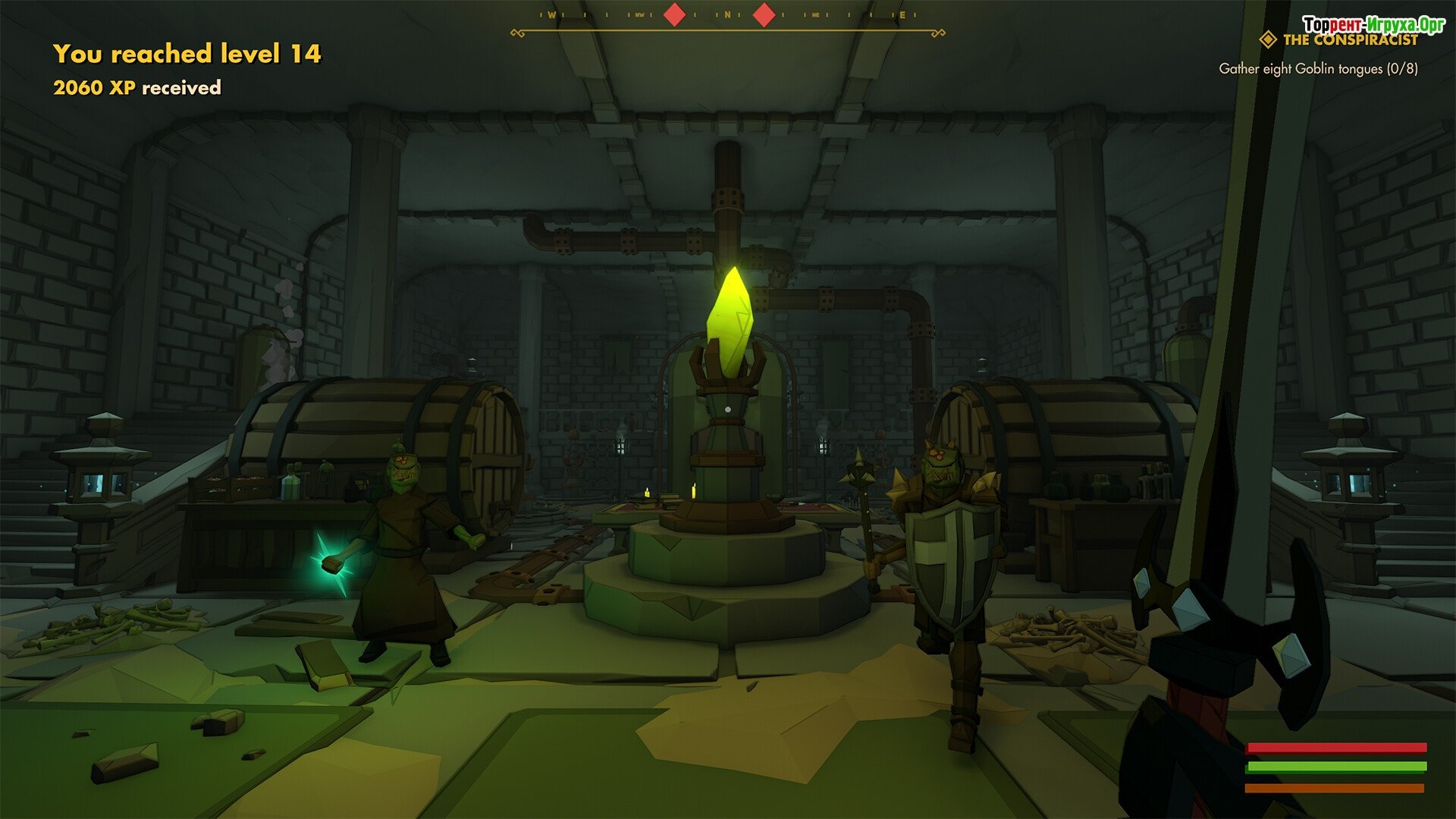Viewport: 1456px width, 819px height.
Task: Click the compass north heading marker
Action: coord(727,15)
